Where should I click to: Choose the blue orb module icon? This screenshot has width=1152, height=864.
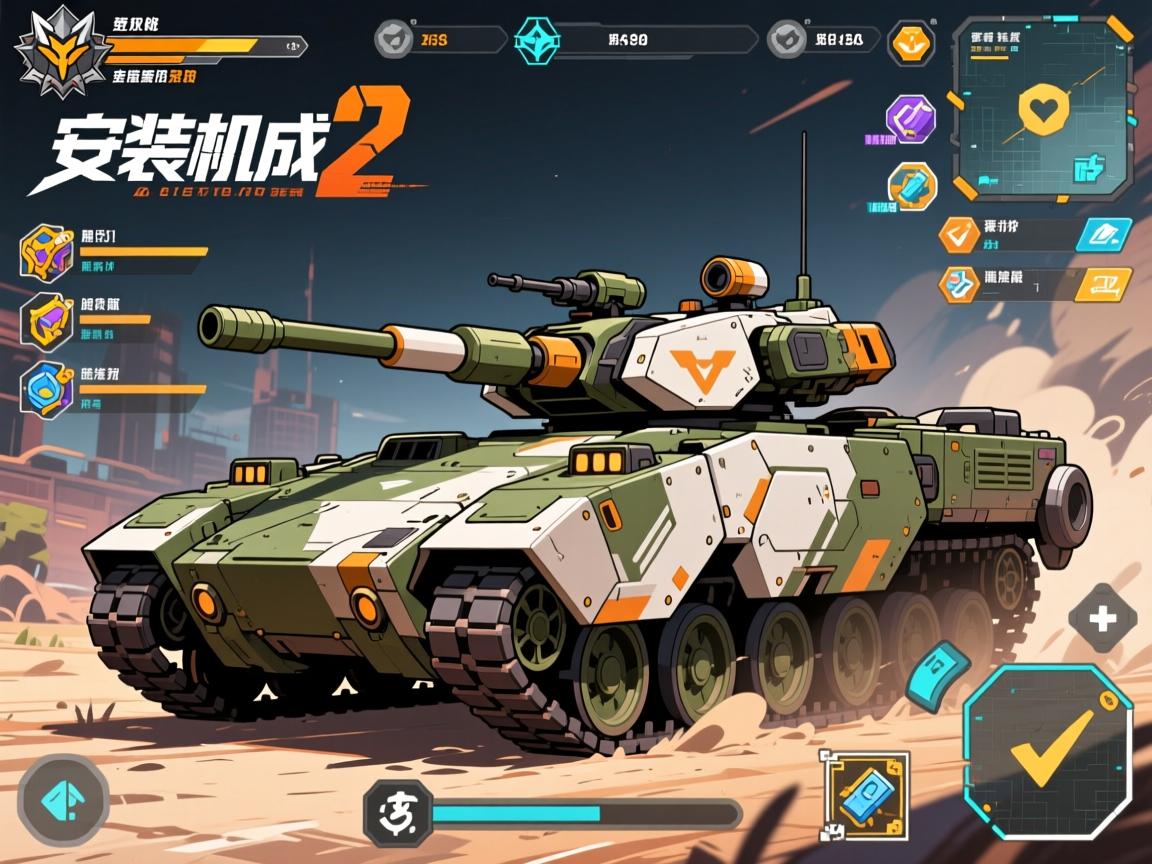pos(46,389)
